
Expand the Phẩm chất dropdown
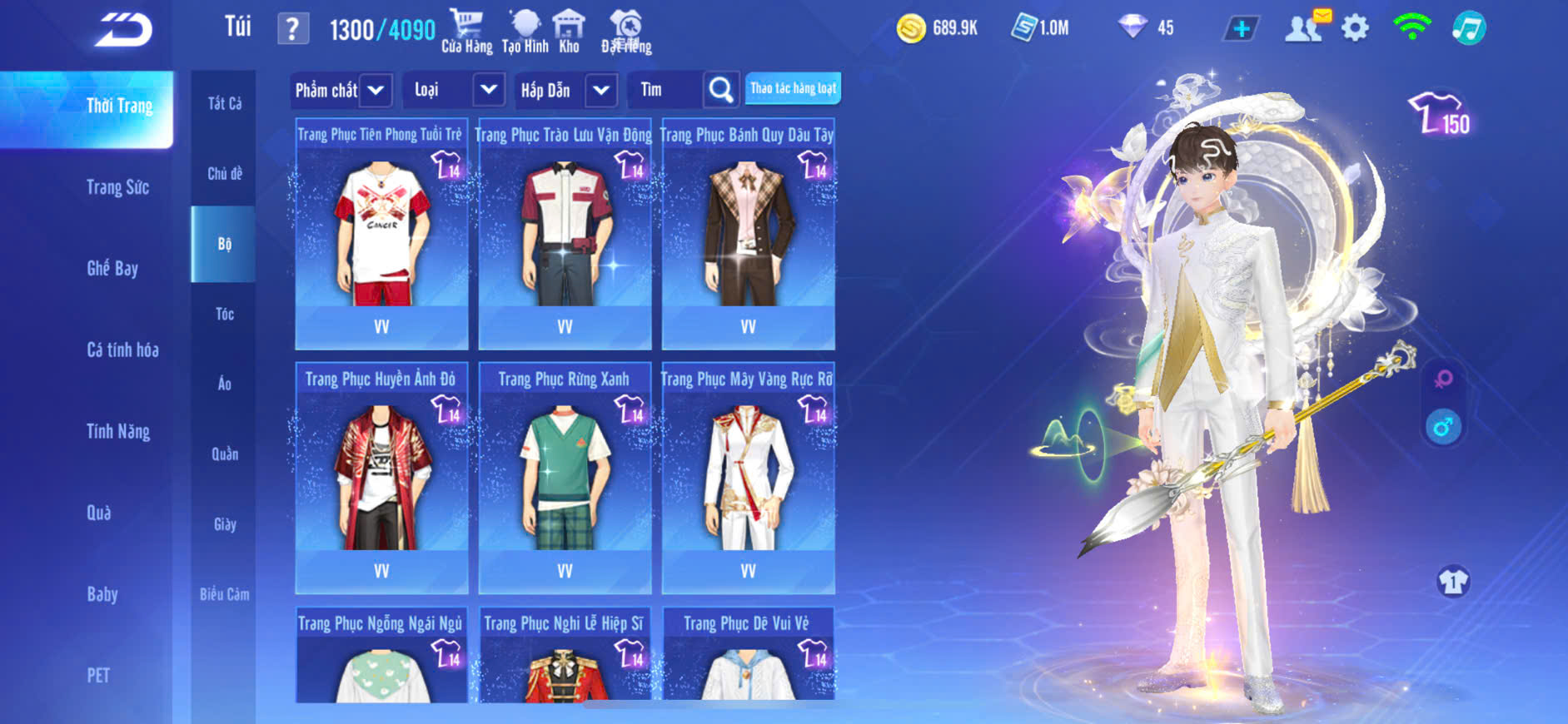(x=376, y=90)
